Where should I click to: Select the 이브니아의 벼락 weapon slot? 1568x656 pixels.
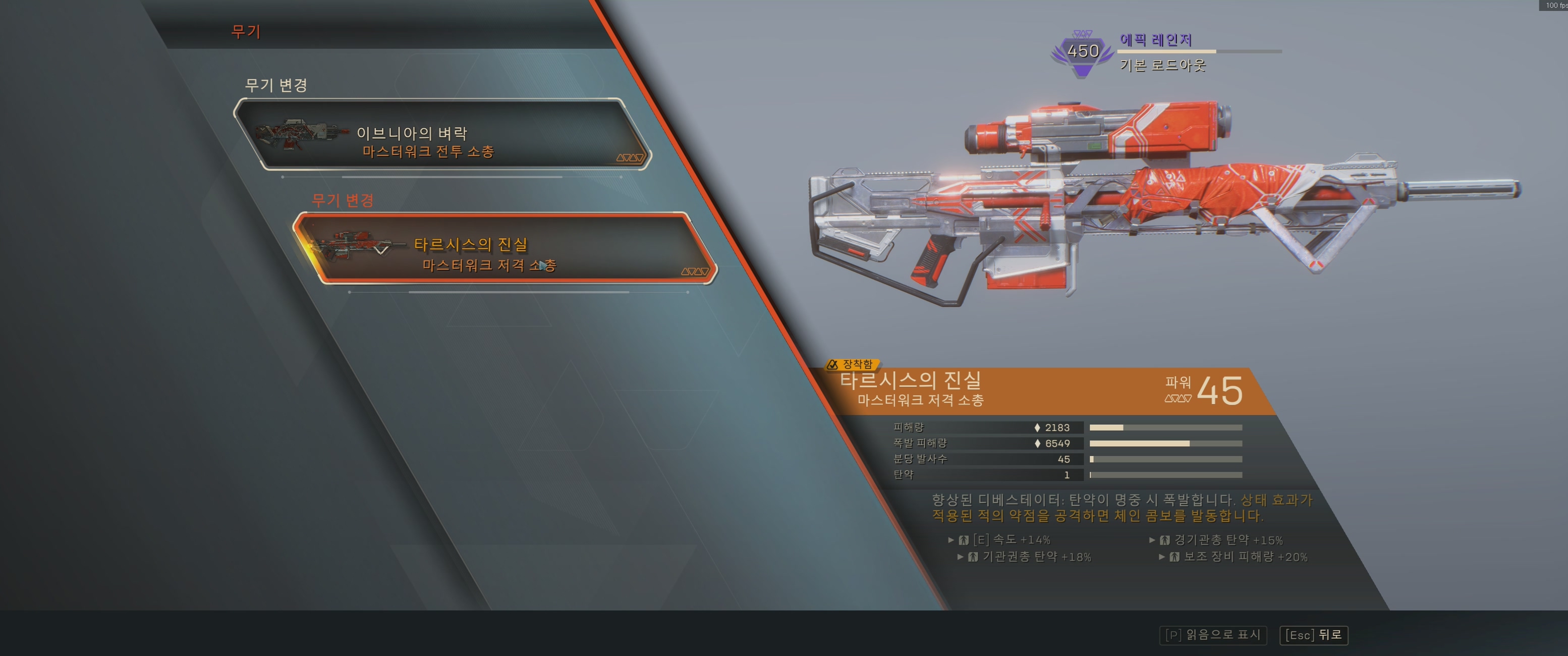click(442, 135)
